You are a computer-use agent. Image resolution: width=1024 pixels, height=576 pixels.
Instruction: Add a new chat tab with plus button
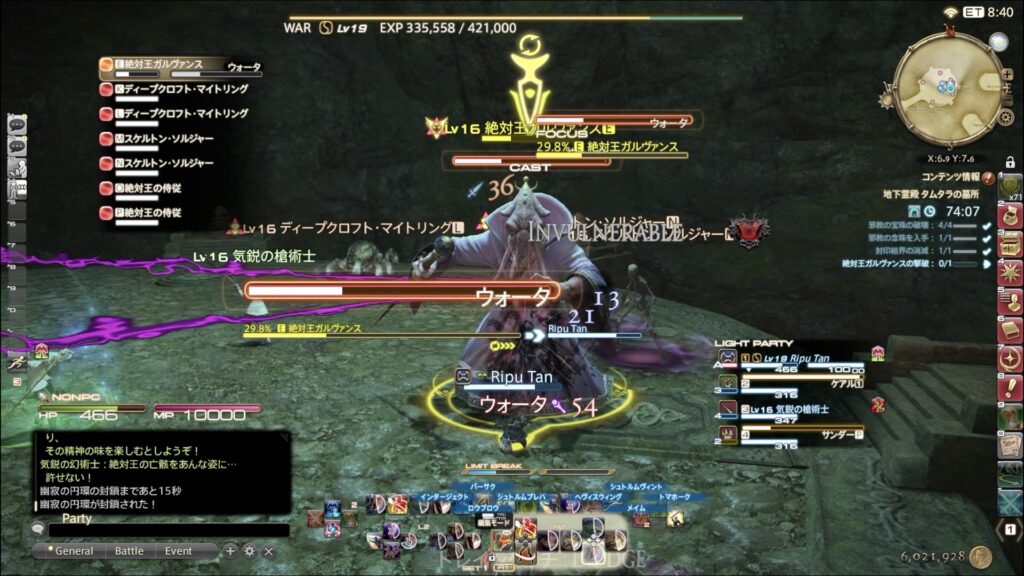point(230,551)
